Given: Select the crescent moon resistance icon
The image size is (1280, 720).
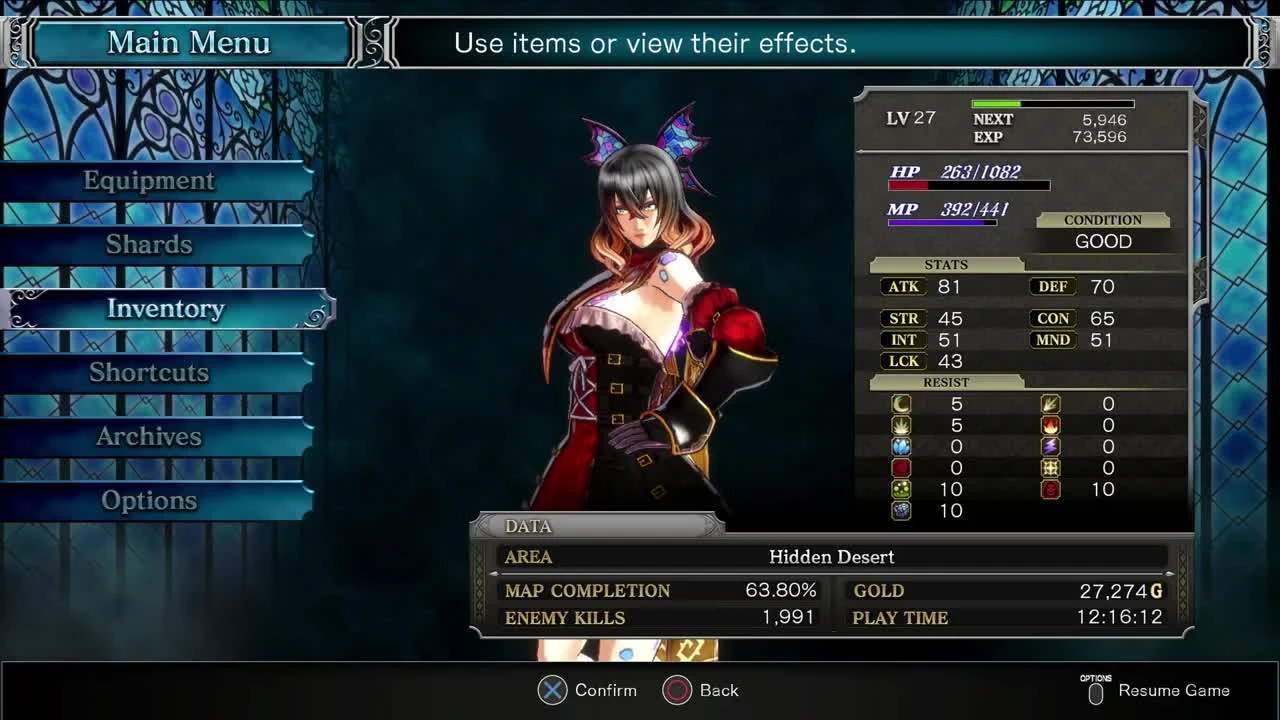Looking at the screenshot, I should pyautogui.click(x=901, y=403).
